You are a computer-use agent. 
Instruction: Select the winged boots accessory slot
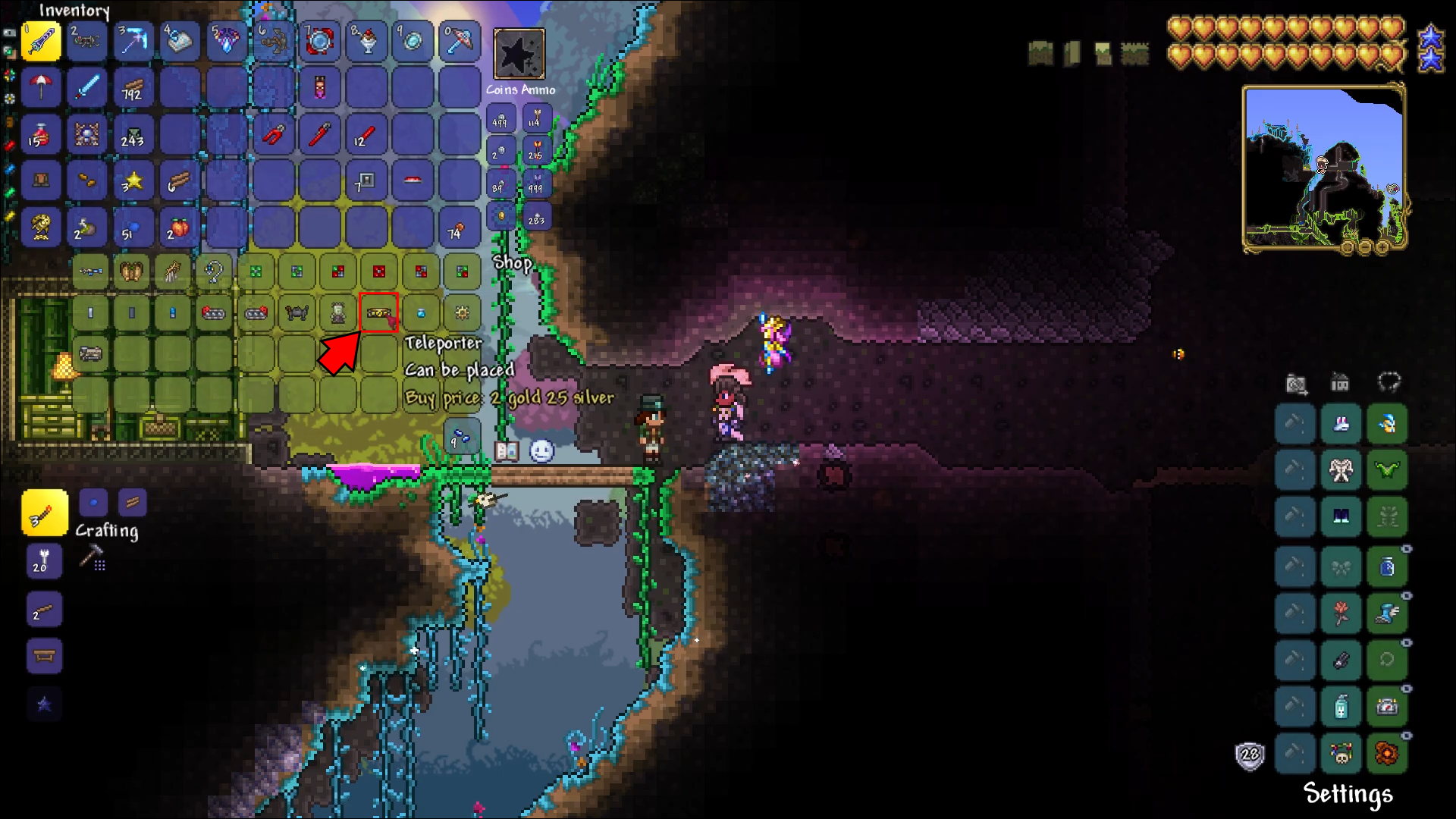(x=1387, y=613)
